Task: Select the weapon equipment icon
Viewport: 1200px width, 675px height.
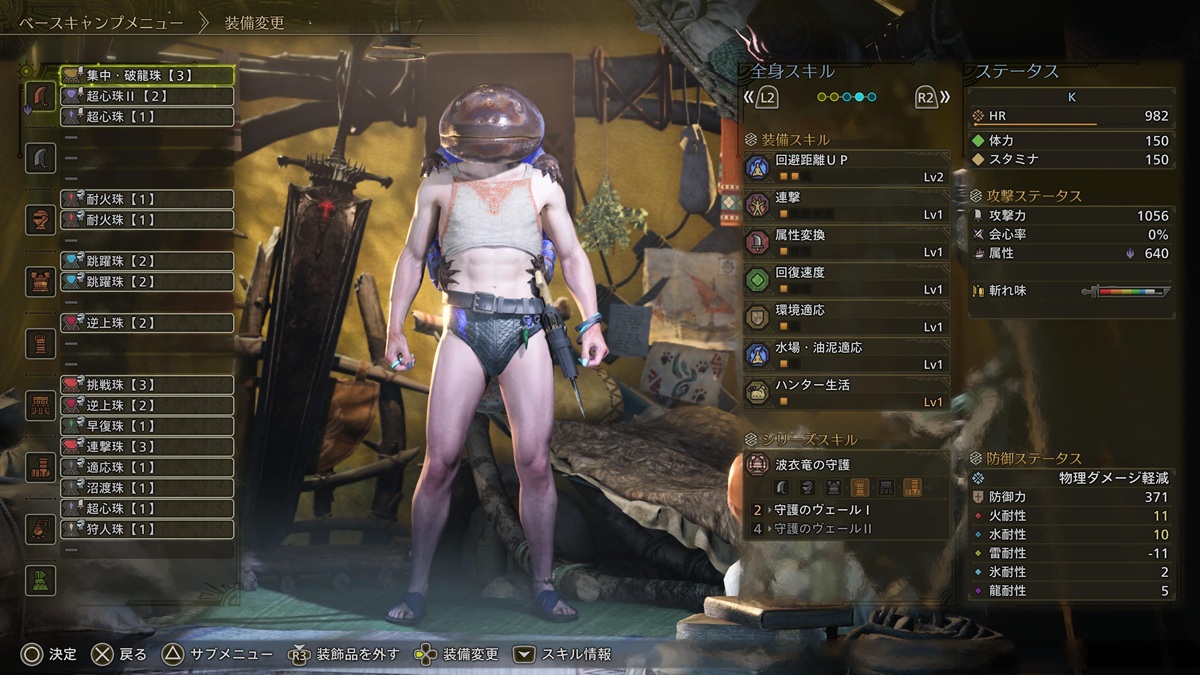Action: tap(40, 97)
